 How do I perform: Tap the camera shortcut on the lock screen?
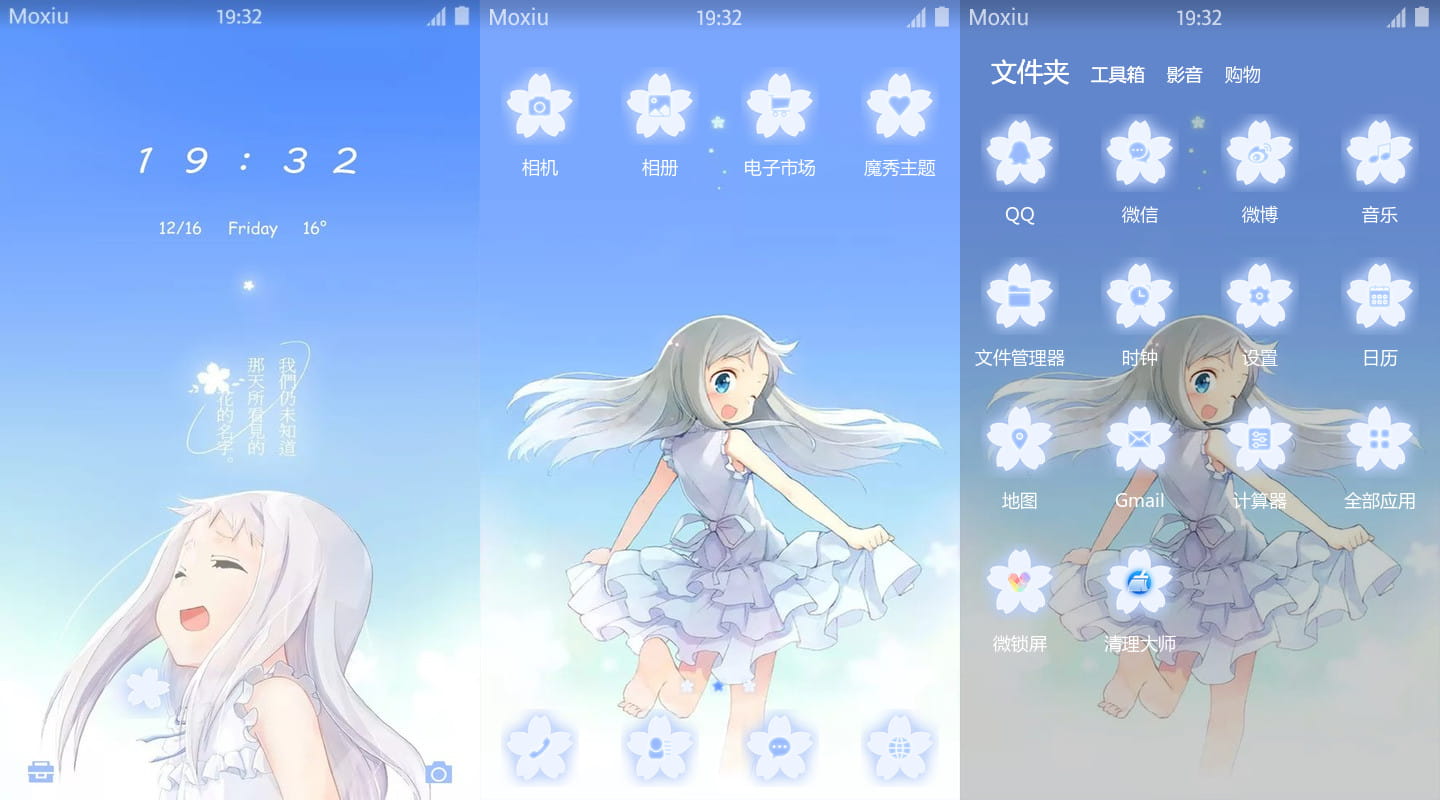pos(438,771)
